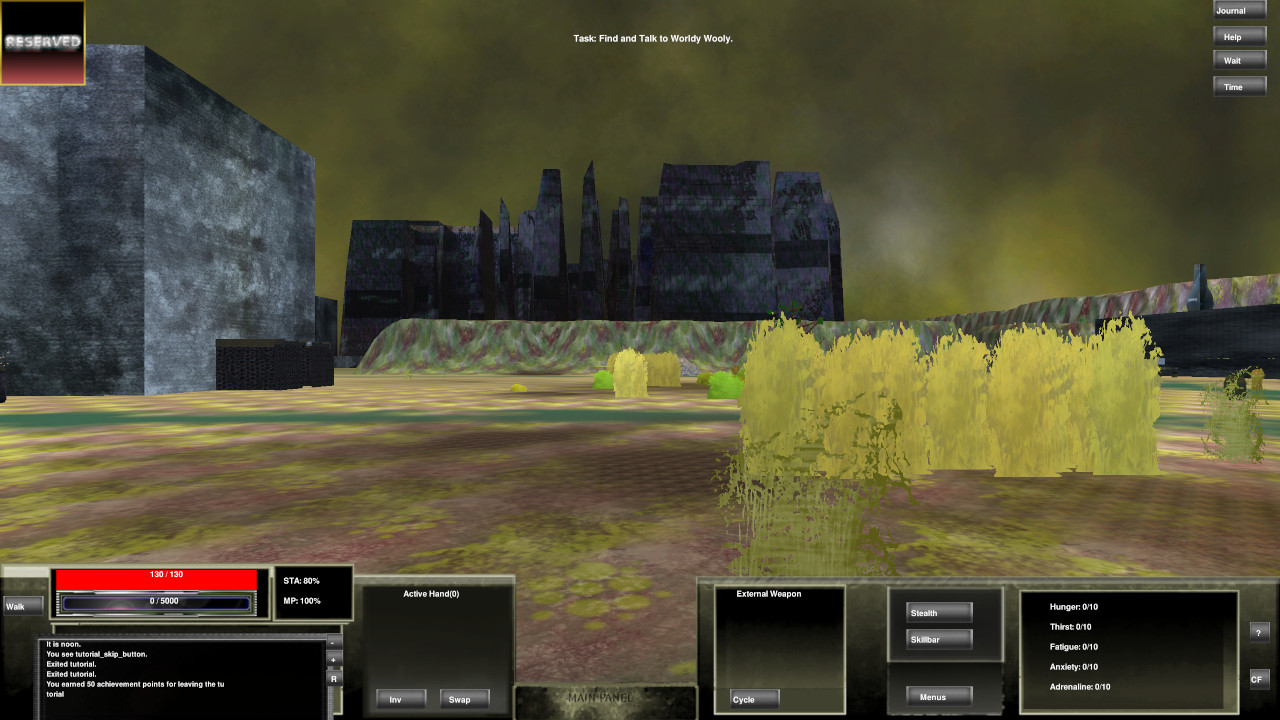The image size is (1280, 720).
Task: Enlarge the chat log with the plus control
Action: click(x=334, y=660)
